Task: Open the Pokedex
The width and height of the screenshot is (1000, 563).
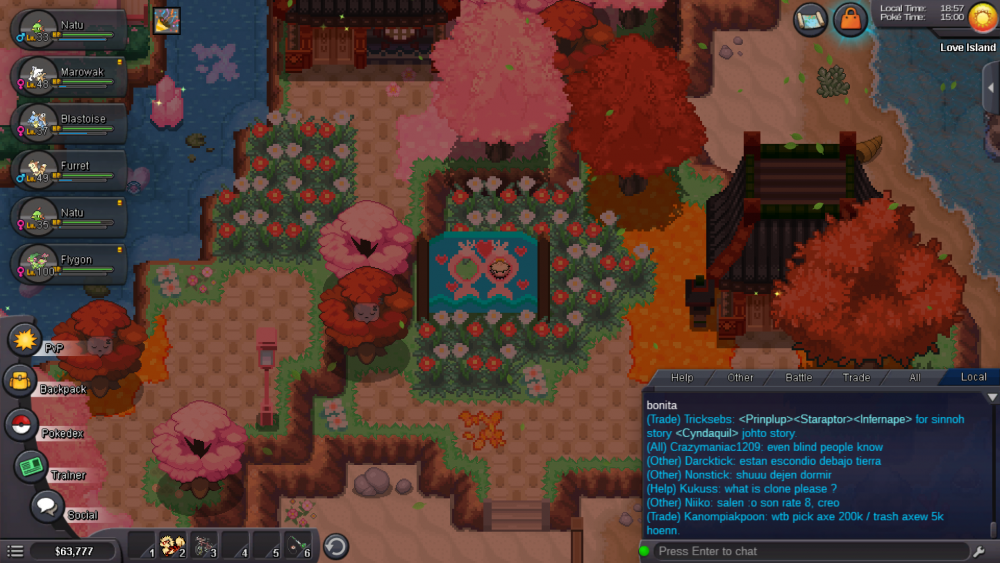Action: click(x=21, y=425)
